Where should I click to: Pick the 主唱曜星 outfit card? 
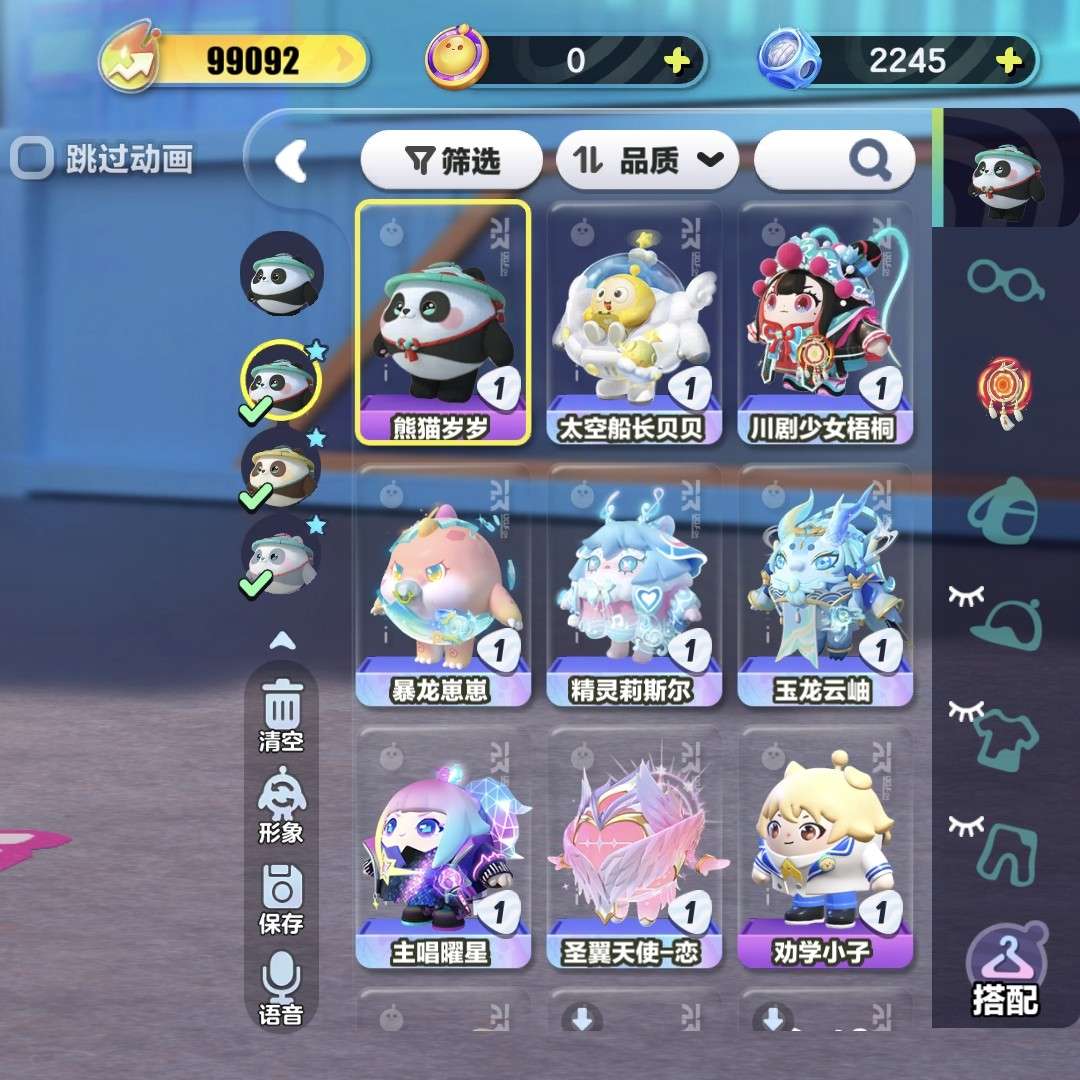click(442, 848)
